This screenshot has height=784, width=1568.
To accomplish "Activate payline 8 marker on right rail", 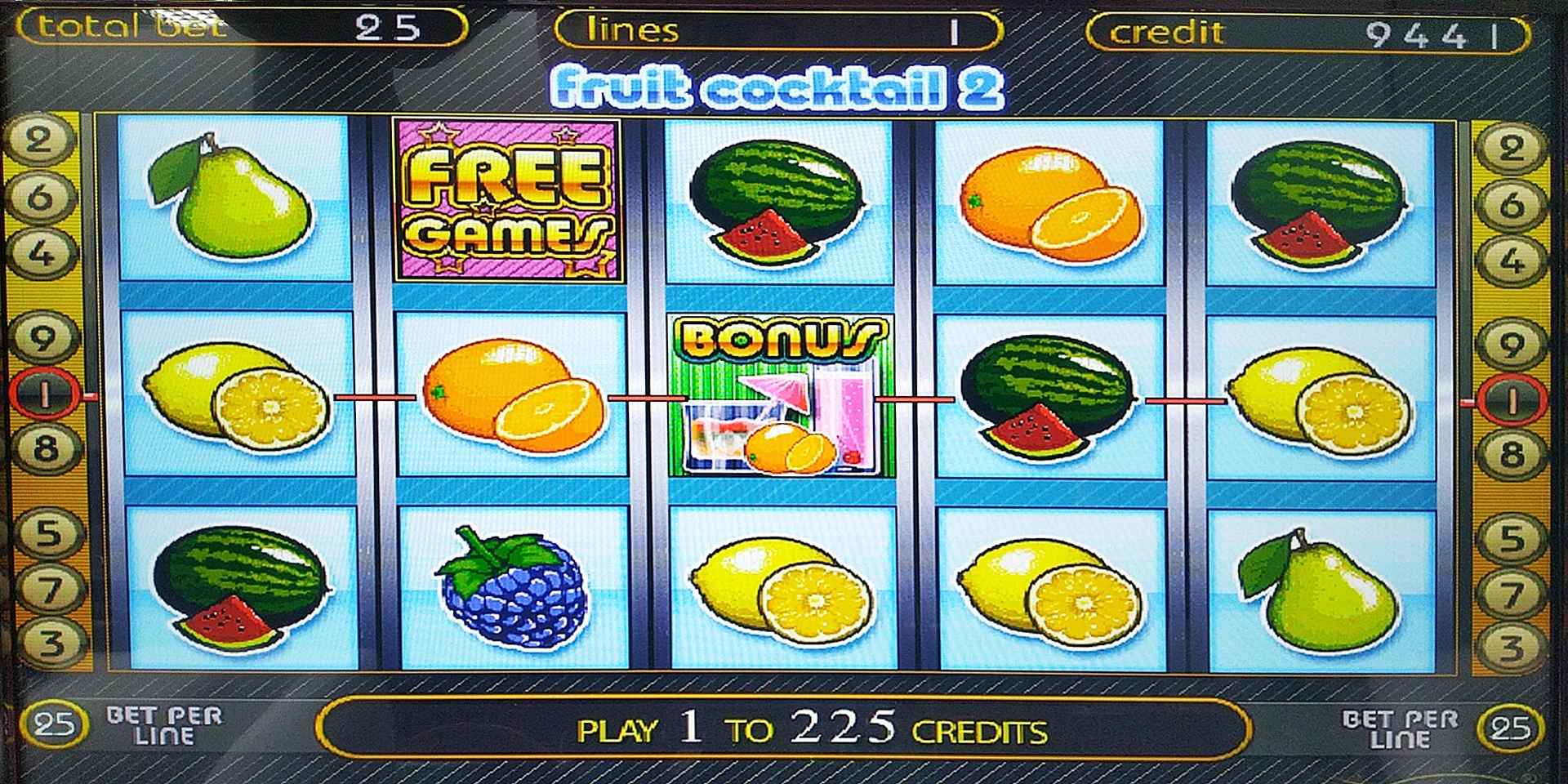I will click(1511, 454).
